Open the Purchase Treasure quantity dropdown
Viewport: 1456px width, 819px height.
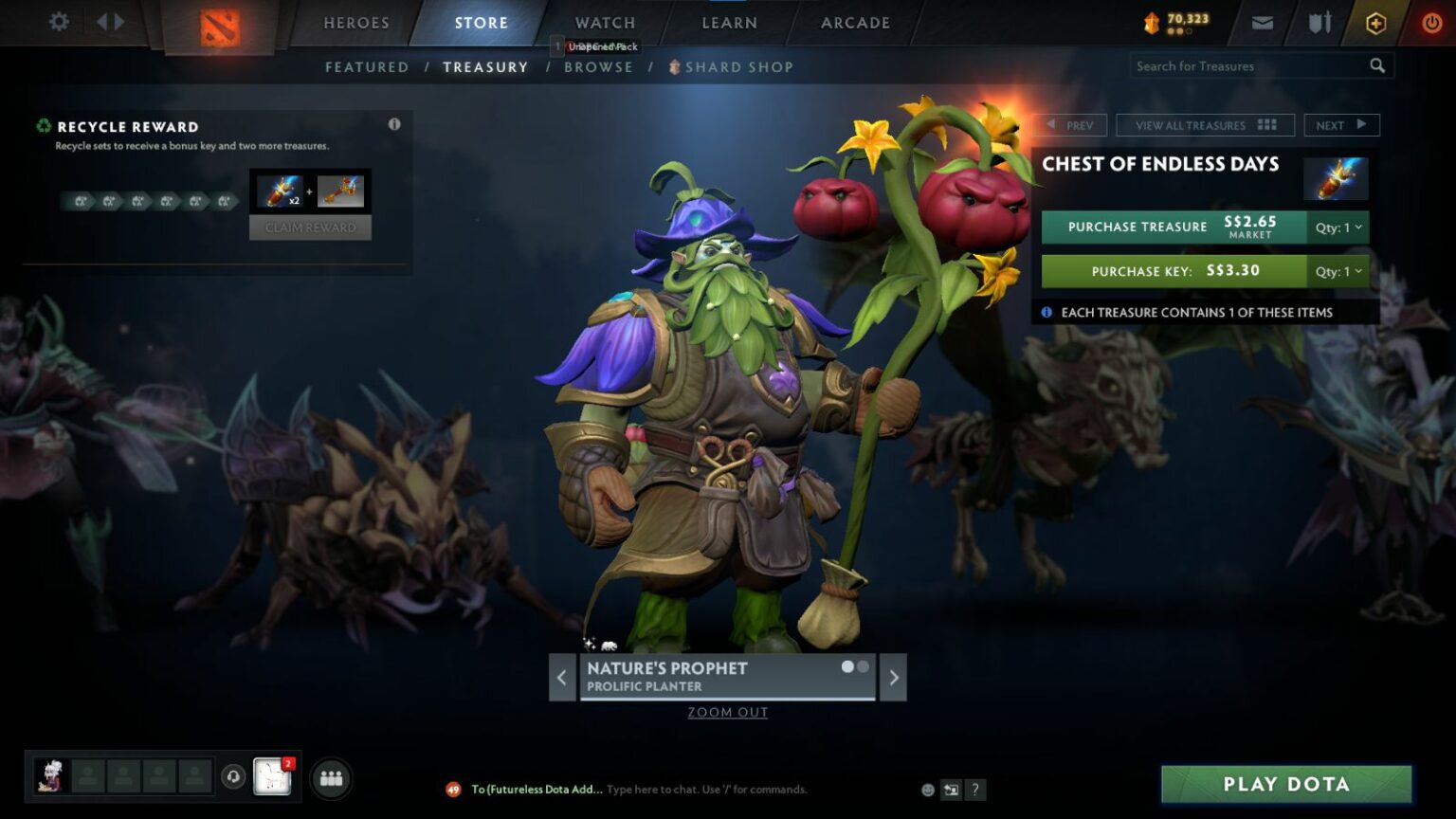1337,227
